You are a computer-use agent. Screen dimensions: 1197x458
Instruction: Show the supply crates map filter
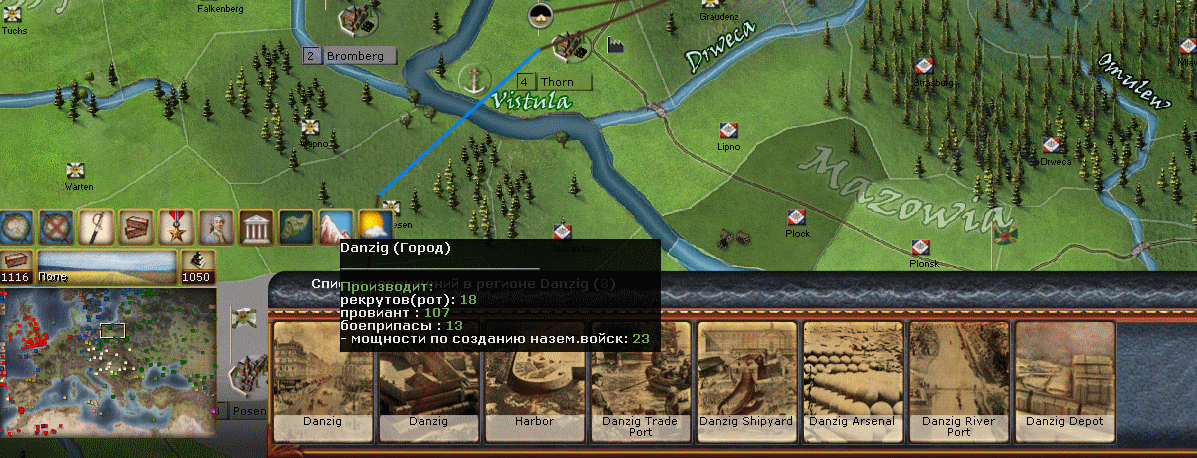point(136,227)
